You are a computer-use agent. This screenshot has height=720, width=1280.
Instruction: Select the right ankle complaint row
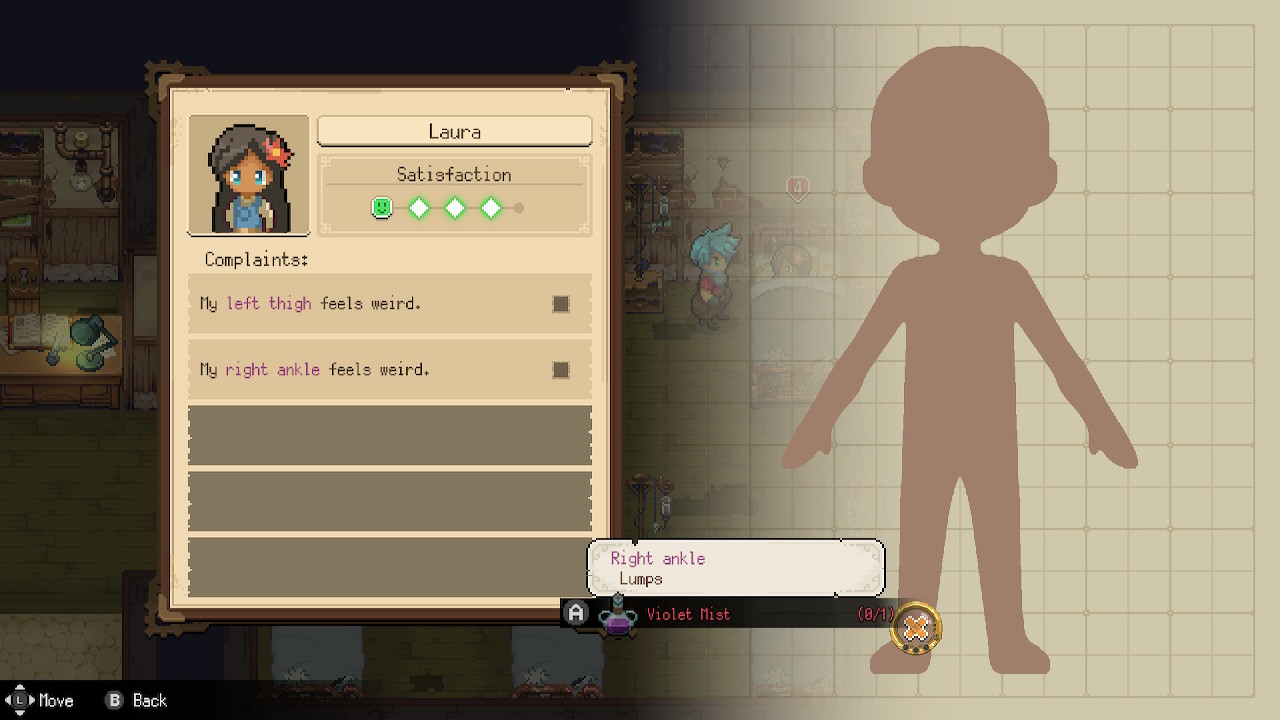[389, 370]
